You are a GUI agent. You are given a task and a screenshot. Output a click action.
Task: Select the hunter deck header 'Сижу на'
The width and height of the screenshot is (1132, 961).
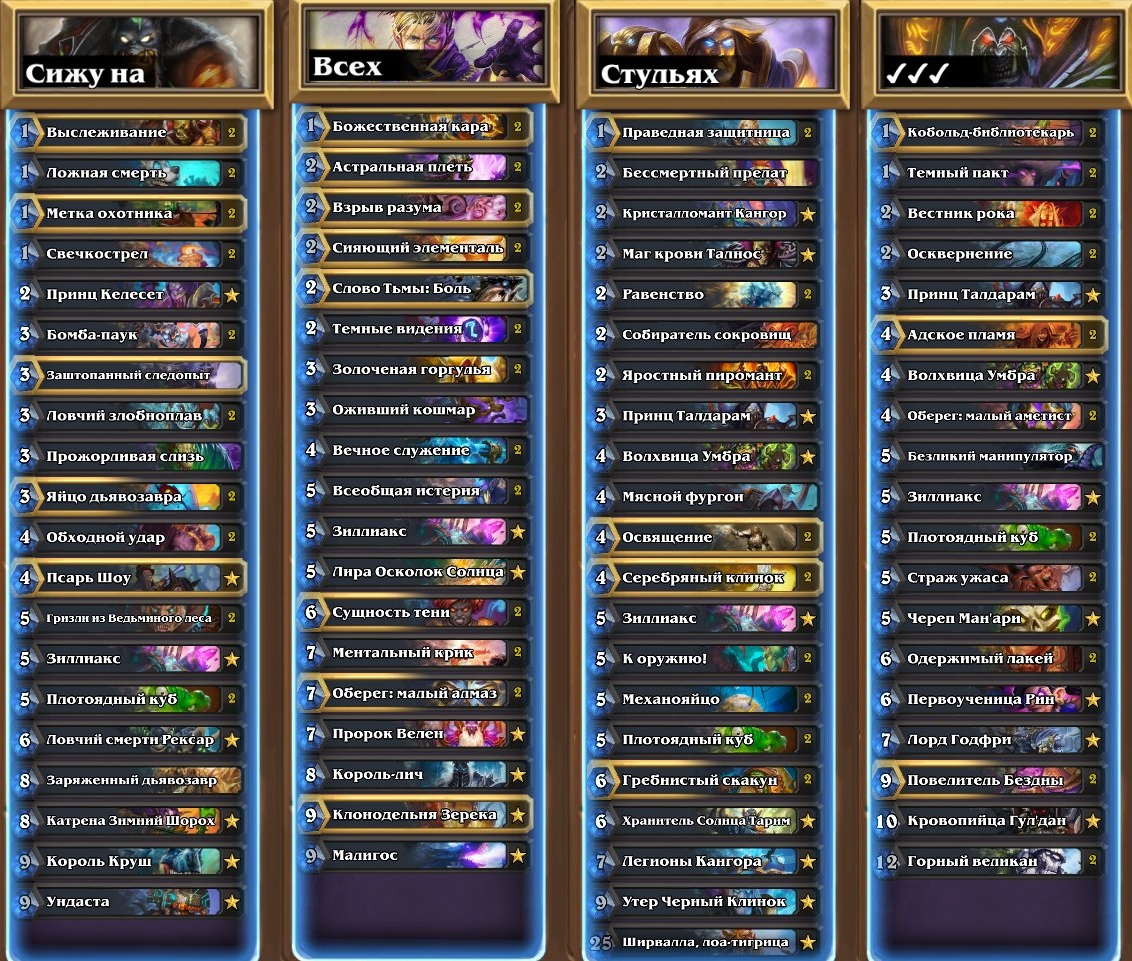[136, 54]
